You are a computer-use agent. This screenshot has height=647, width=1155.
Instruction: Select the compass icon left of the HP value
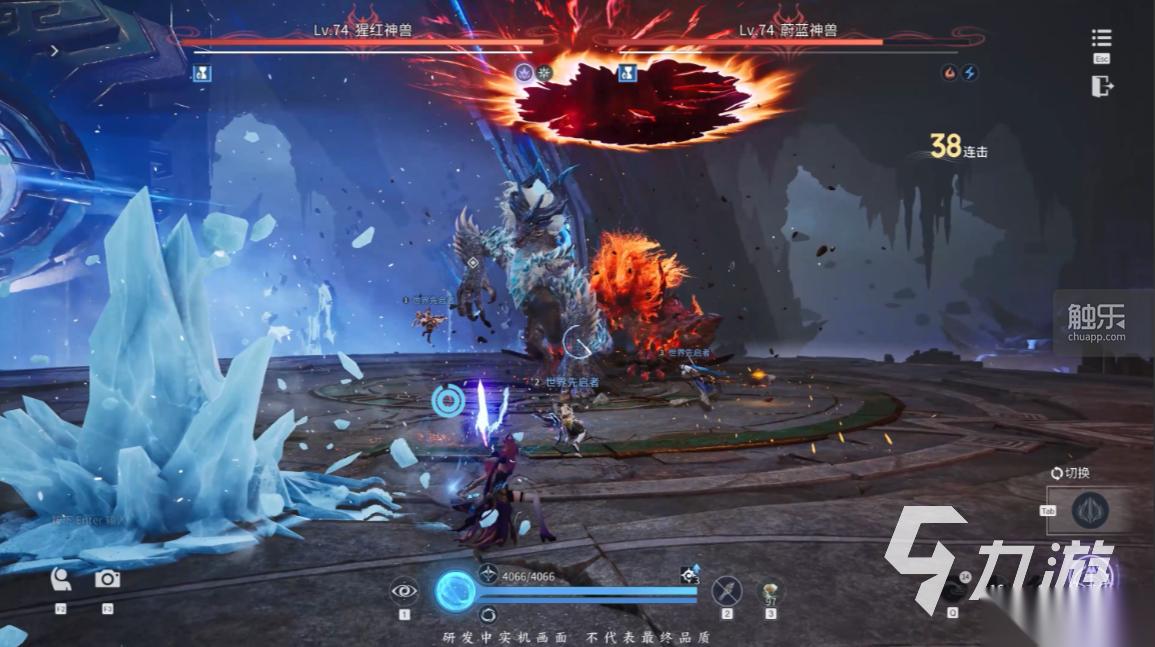coord(488,574)
